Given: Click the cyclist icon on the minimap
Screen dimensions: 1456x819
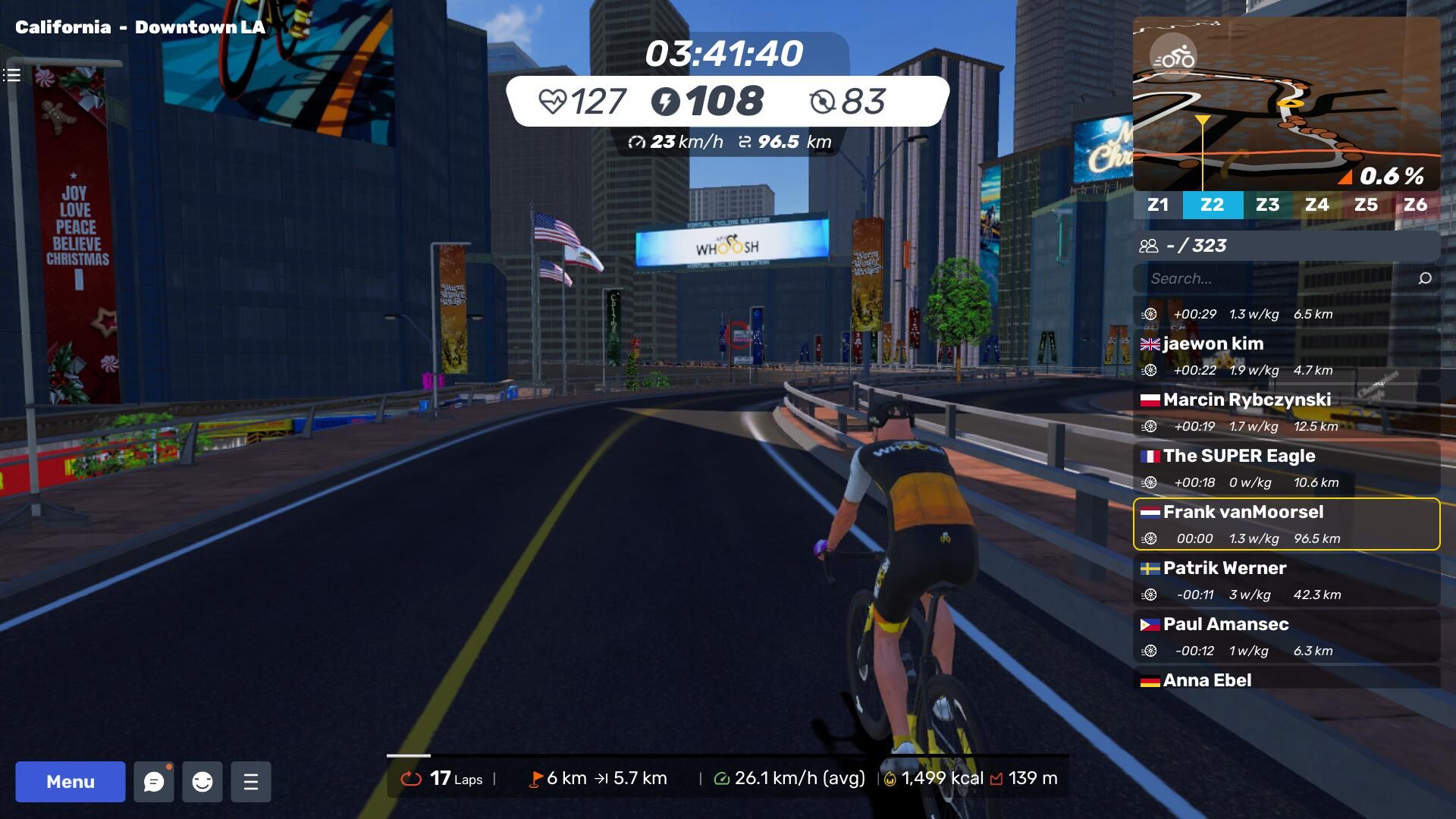Looking at the screenshot, I should [1173, 58].
